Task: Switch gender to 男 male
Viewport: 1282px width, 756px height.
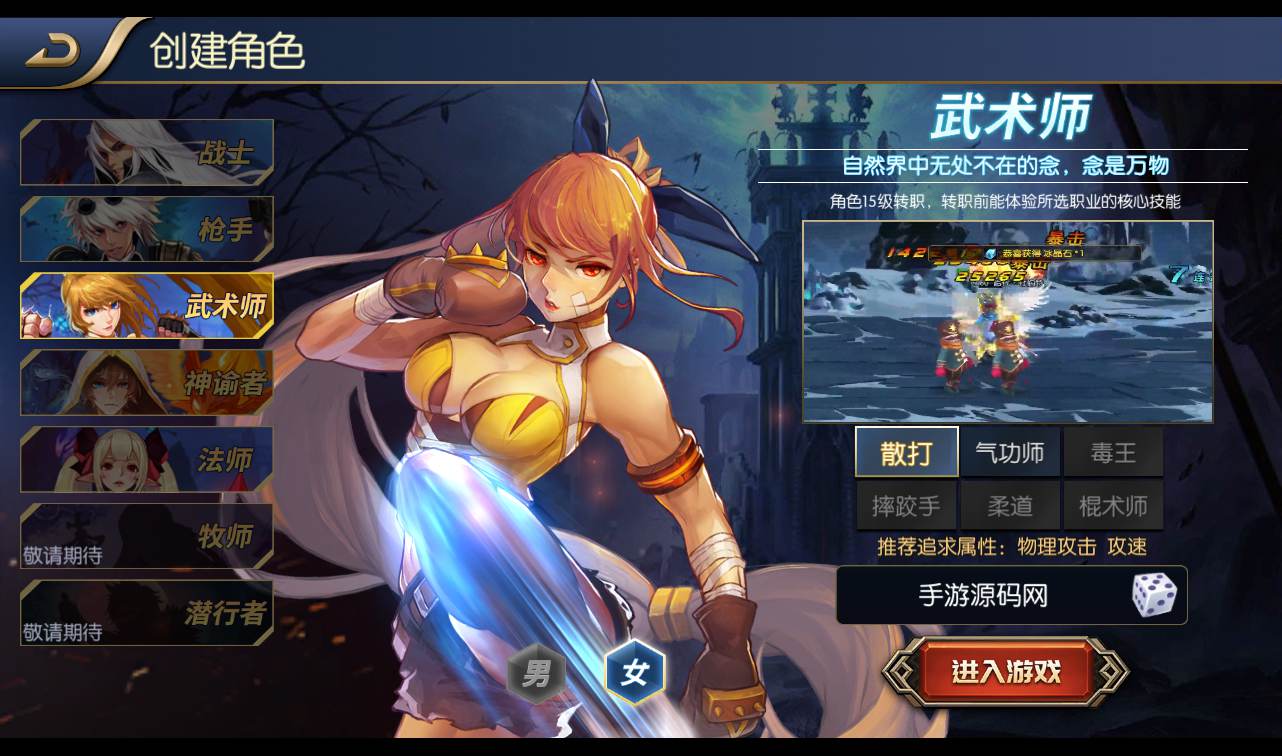Action: coord(536,674)
